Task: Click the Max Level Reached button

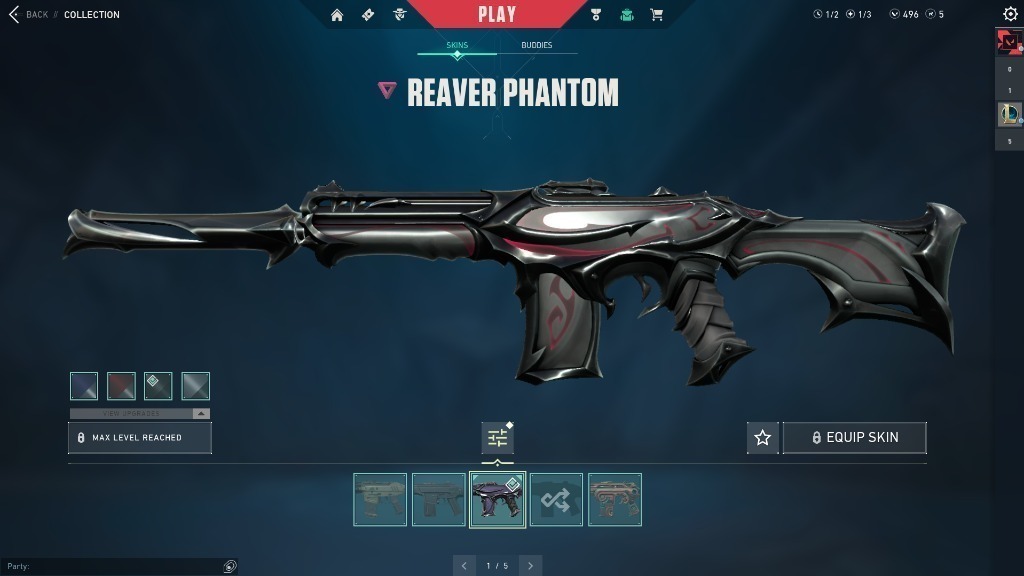Action: coord(140,438)
